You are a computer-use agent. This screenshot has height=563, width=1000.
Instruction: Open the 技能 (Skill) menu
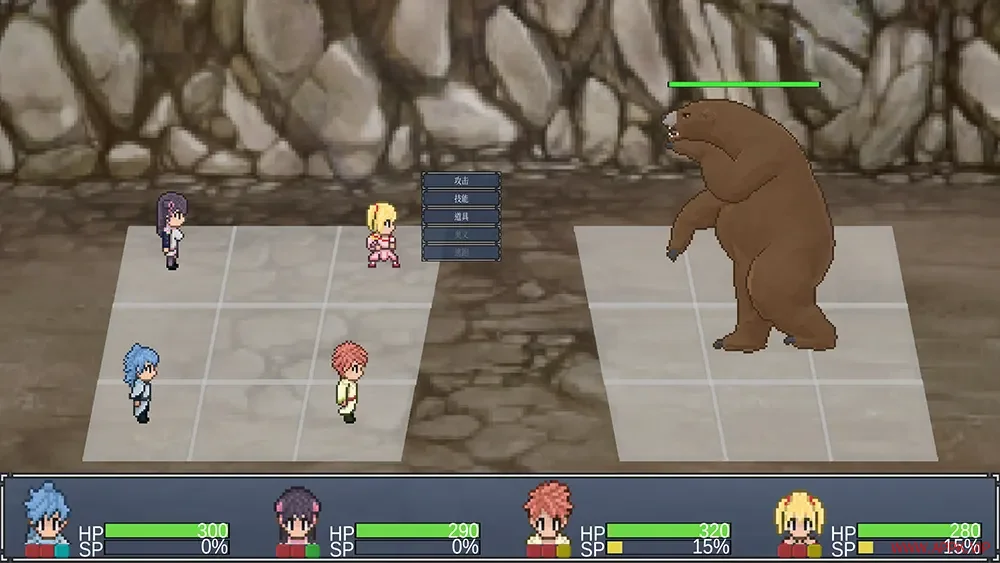(460, 199)
